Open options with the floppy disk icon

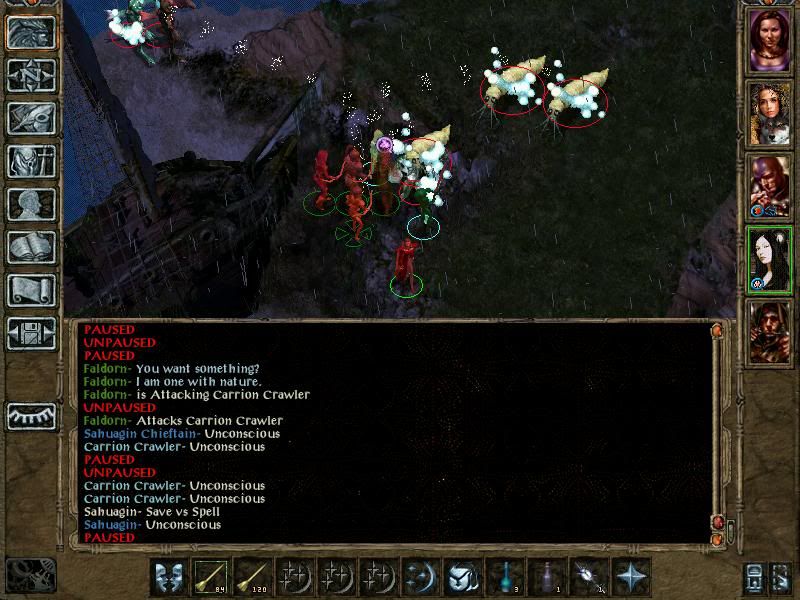point(31,333)
